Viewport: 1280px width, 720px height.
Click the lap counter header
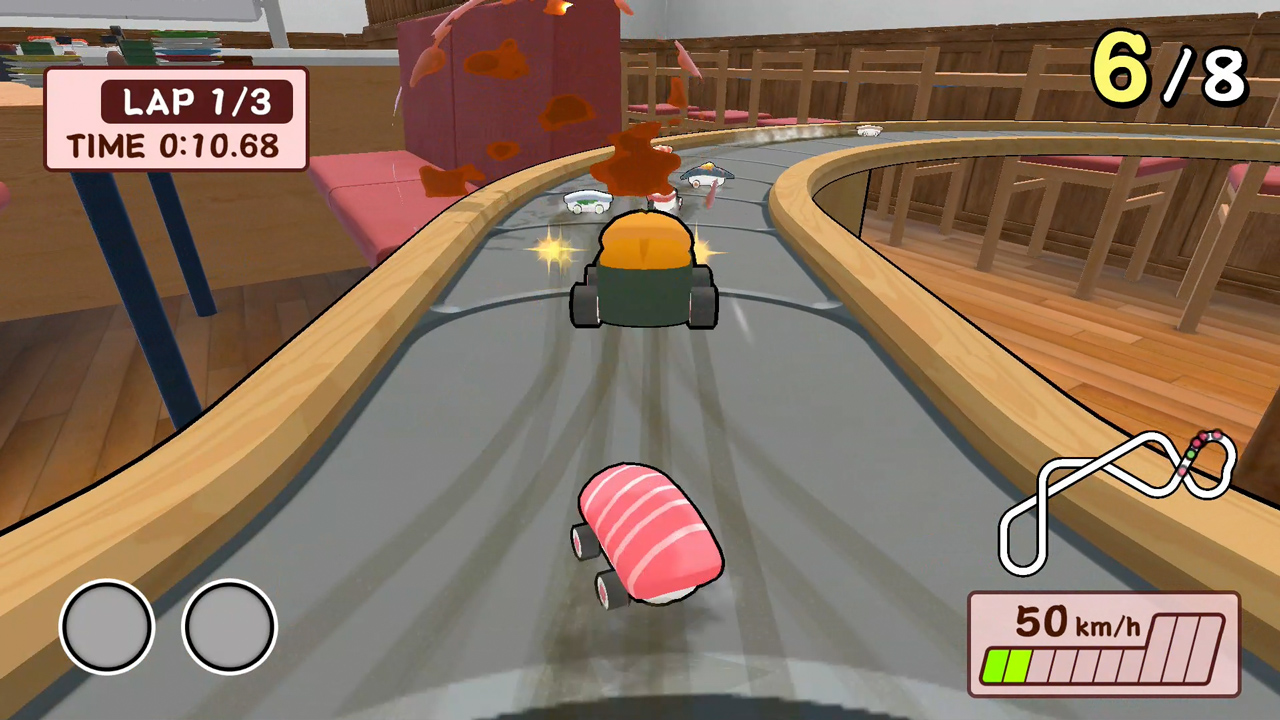coord(196,102)
